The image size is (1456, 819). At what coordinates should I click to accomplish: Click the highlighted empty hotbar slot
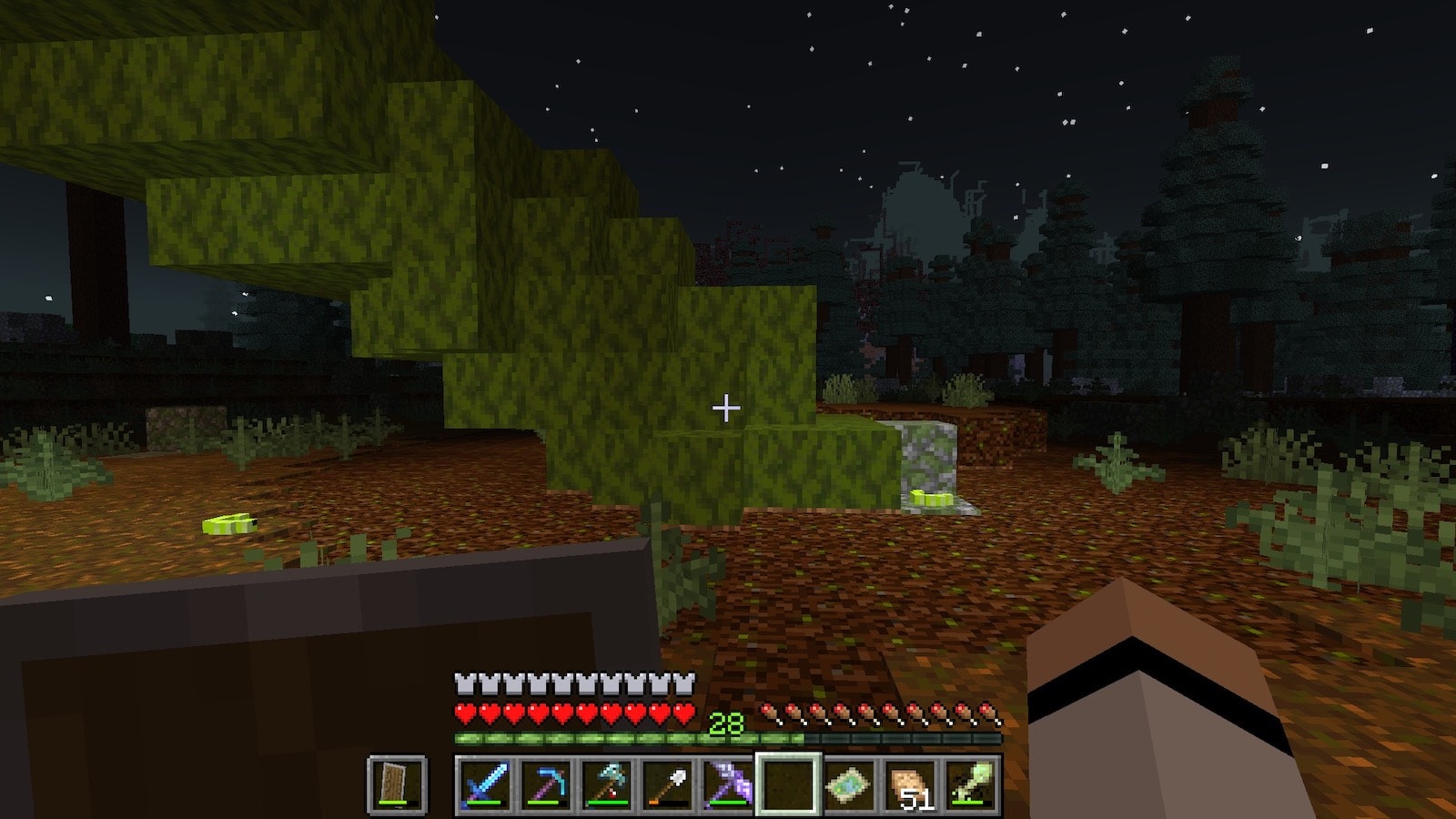[788, 784]
